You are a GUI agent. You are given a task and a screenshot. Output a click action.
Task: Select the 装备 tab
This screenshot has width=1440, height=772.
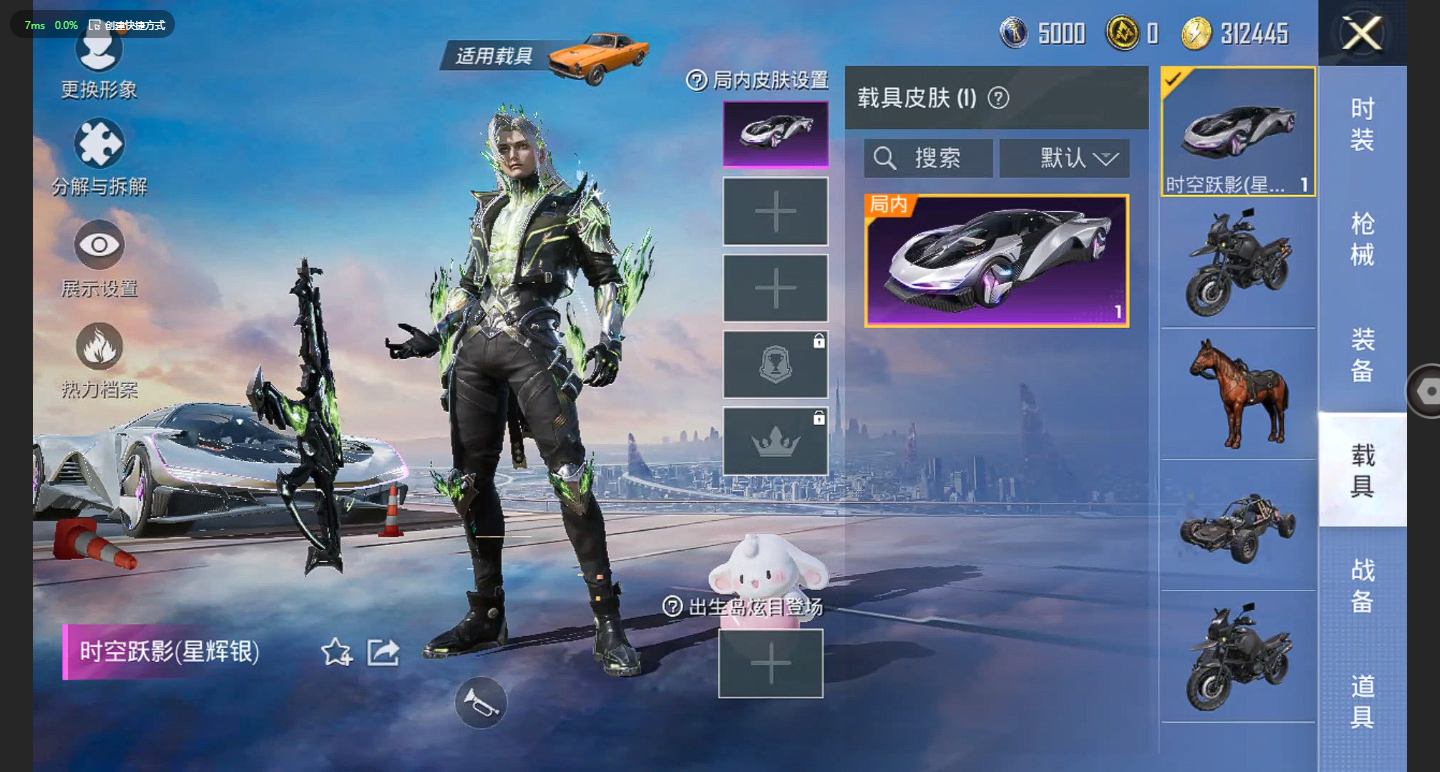(x=1362, y=355)
